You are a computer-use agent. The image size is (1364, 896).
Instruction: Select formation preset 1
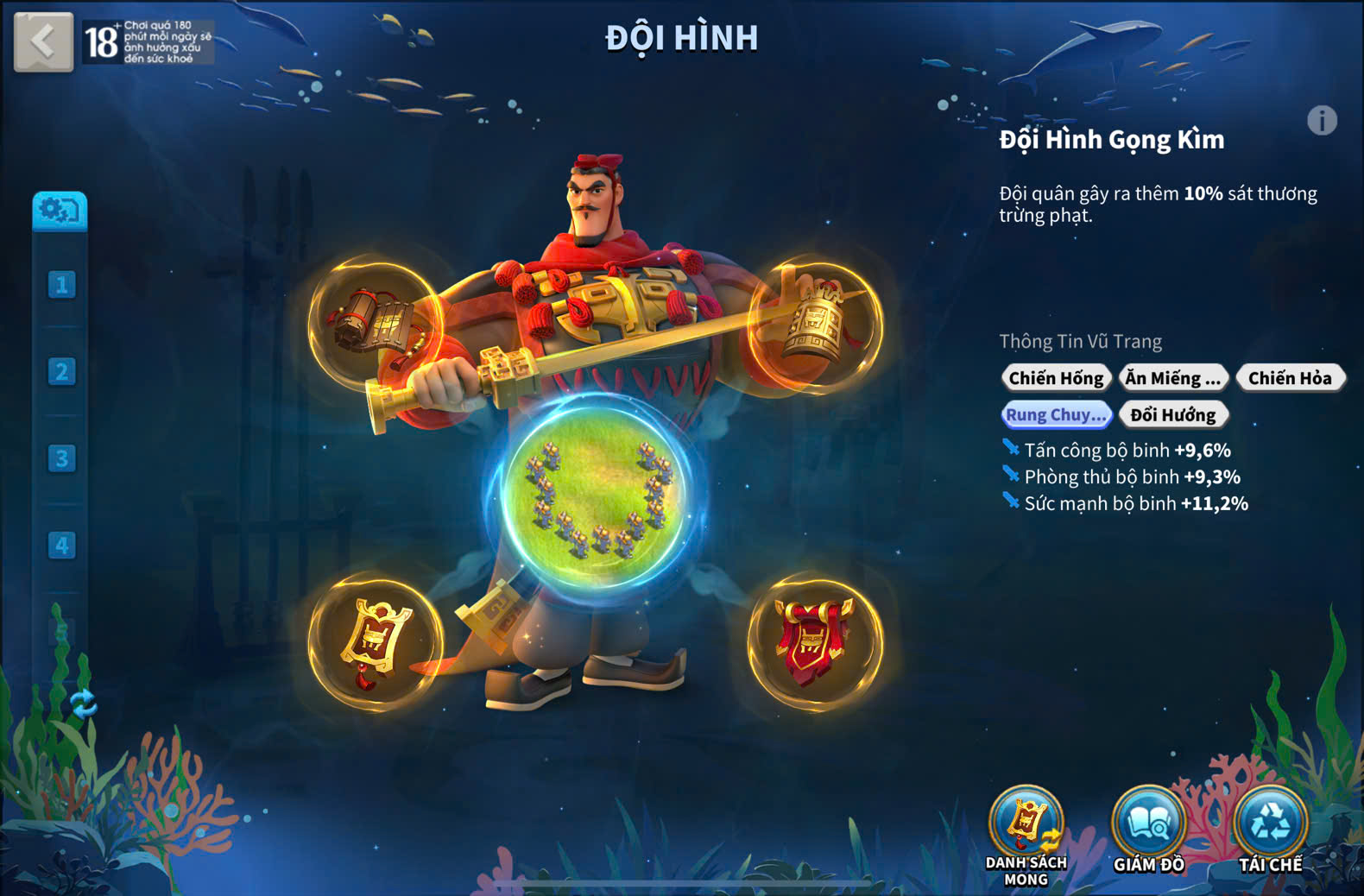point(61,285)
